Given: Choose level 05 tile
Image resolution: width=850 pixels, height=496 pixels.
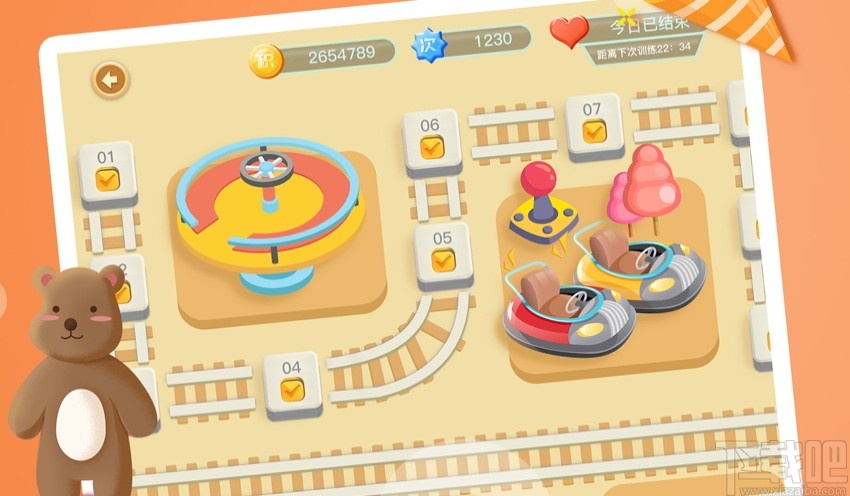Looking at the screenshot, I should coord(443,252).
